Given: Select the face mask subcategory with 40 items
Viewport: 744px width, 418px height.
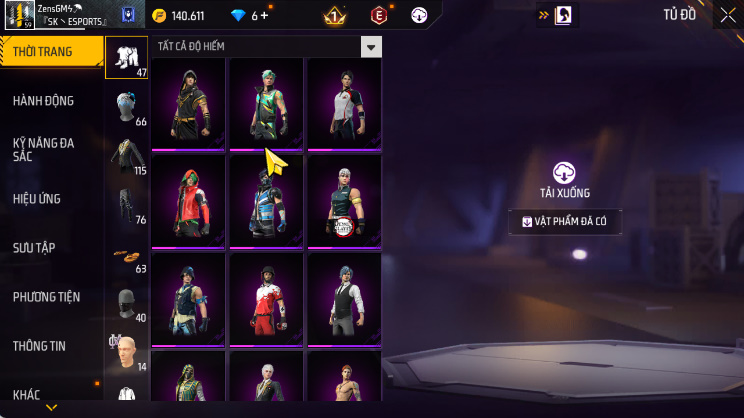Looking at the screenshot, I should (x=127, y=304).
